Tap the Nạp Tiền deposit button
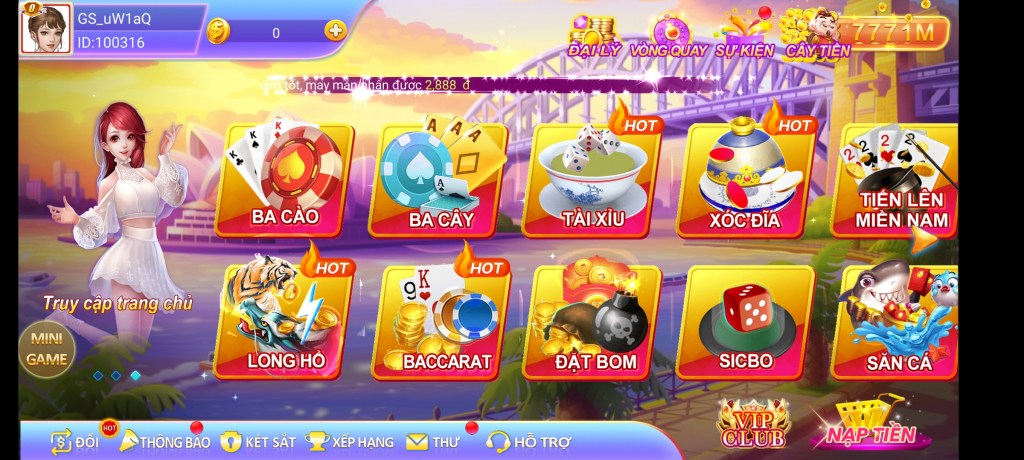This screenshot has width=1024, height=460. click(x=868, y=426)
